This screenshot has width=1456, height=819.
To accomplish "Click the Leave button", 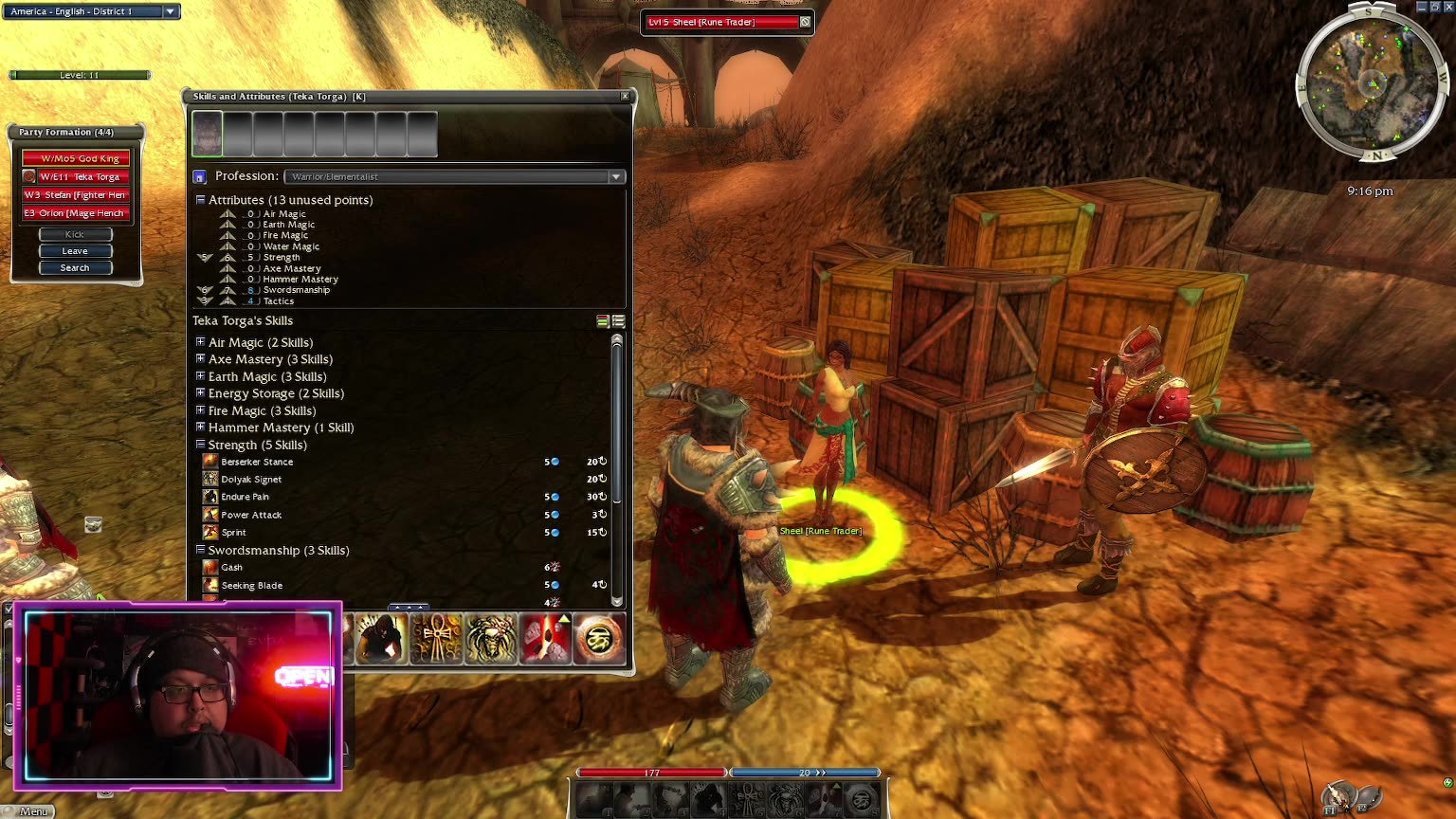I will pos(75,250).
